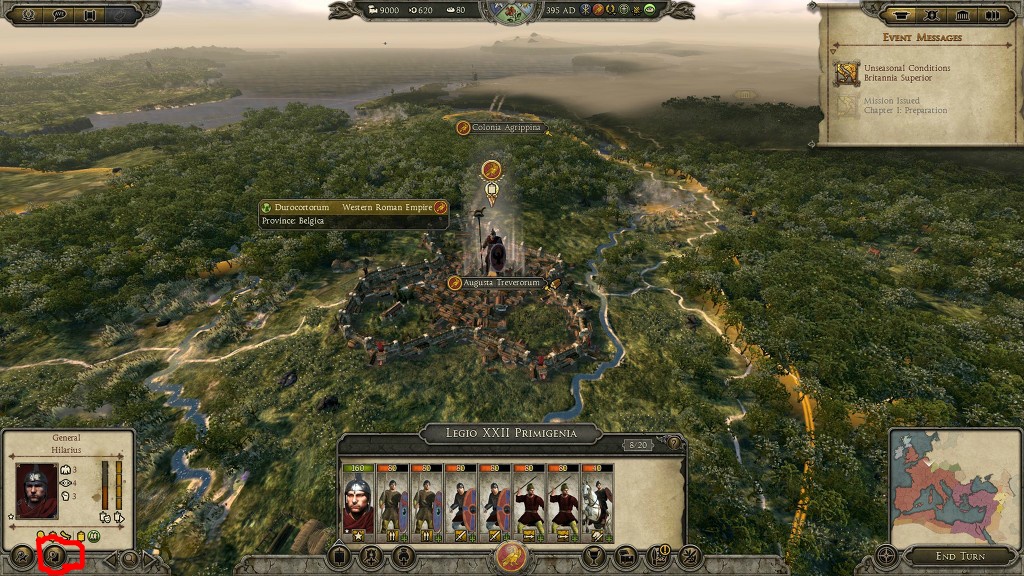Open the faction emblem at top center
Screen dimensions: 1024x576
(x=511, y=12)
